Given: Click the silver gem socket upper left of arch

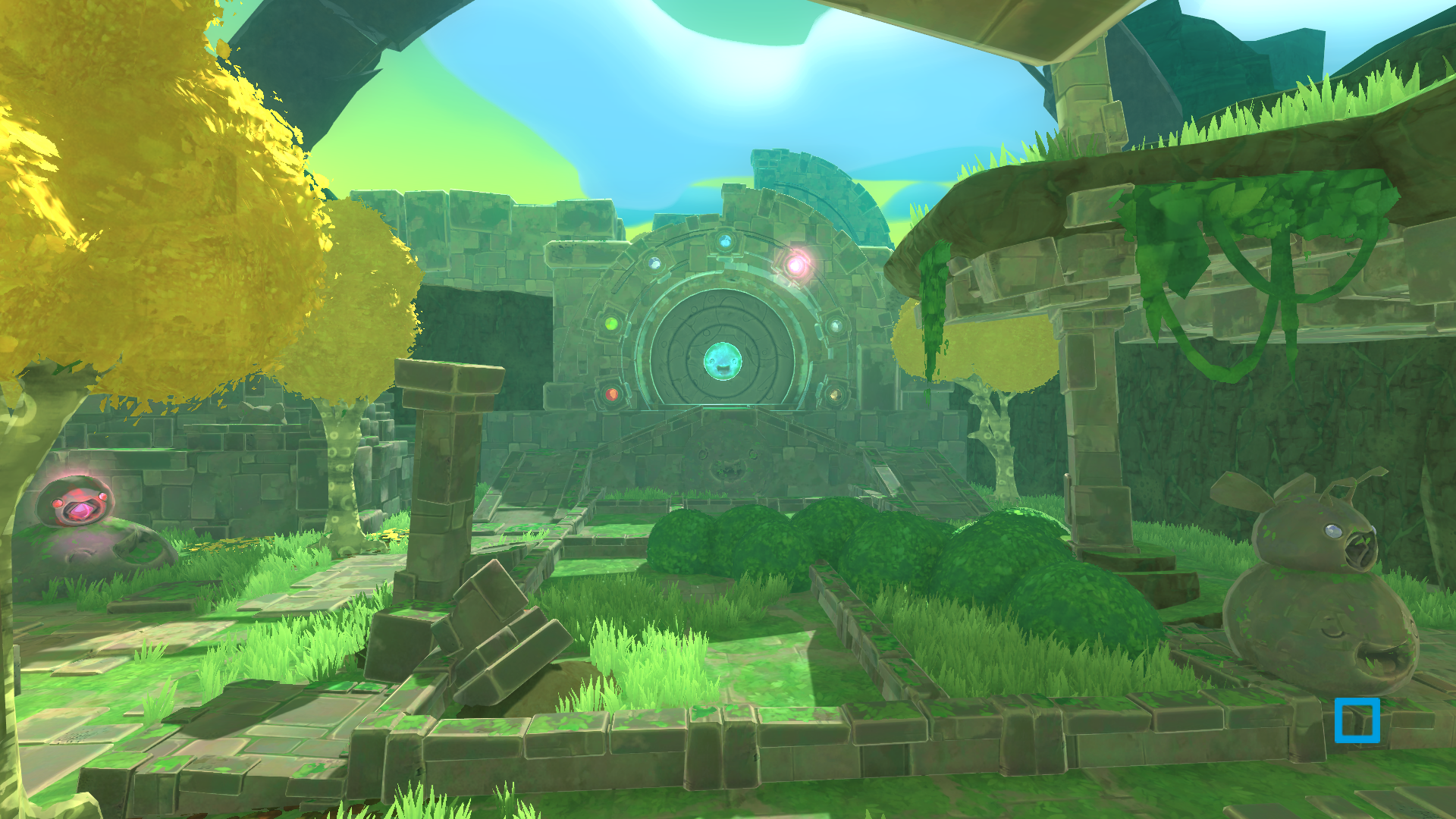Looking at the screenshot, I should [x=654, y=263].
